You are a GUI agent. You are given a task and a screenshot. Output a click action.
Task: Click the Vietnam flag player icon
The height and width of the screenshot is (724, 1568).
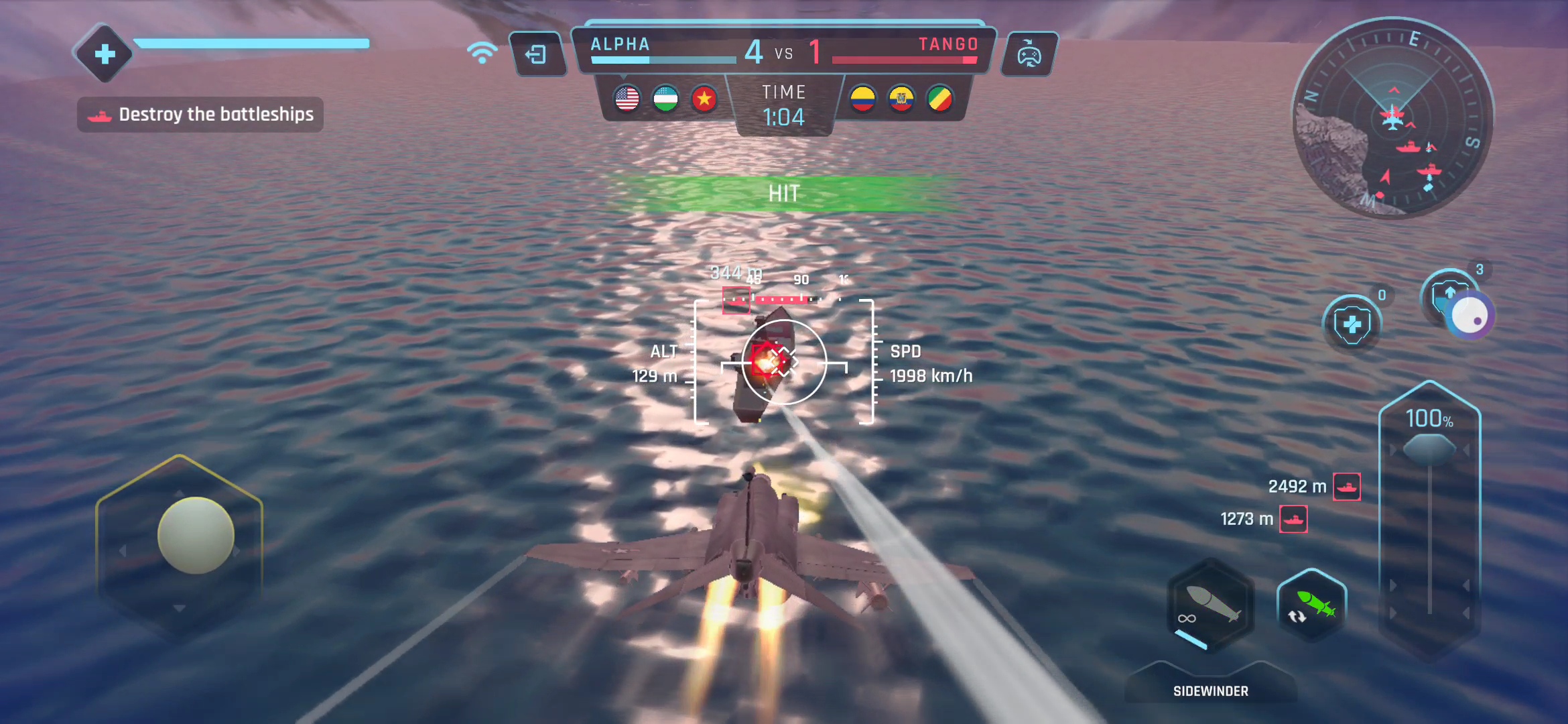click(x=704, y=99)
